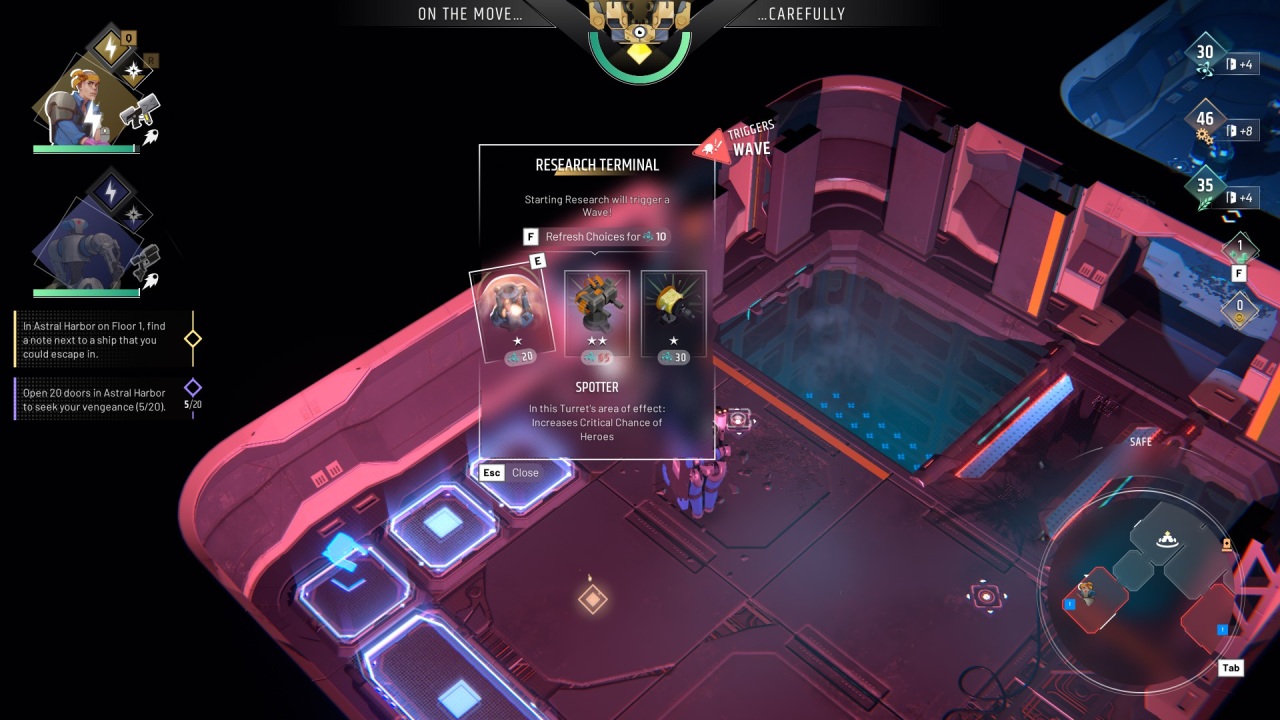Toggle tracking of the Astral Harbor note objective
1280x720 pixels.
point(192,337)
